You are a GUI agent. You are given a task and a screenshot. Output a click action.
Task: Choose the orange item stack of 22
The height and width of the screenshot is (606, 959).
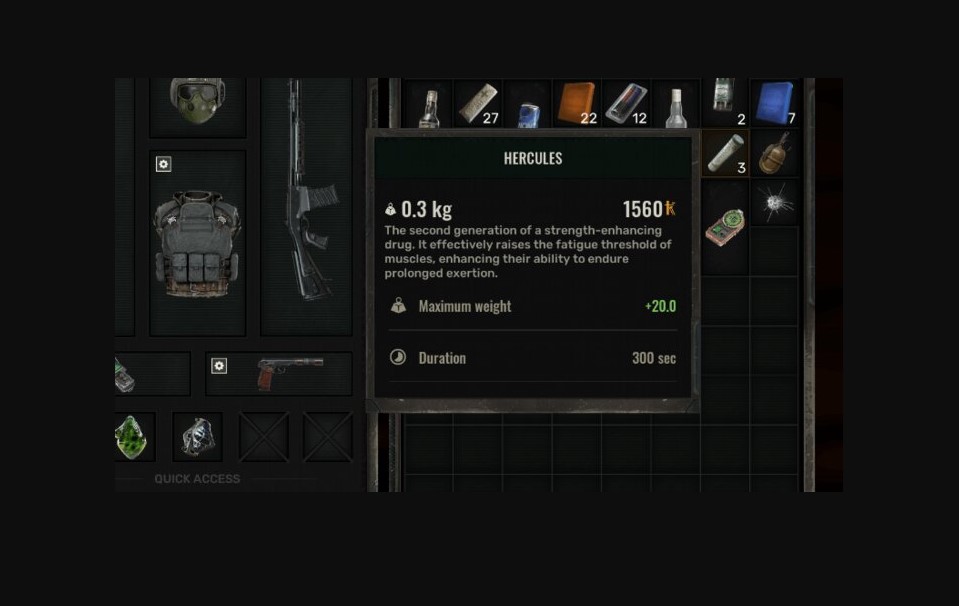[576, 104]
